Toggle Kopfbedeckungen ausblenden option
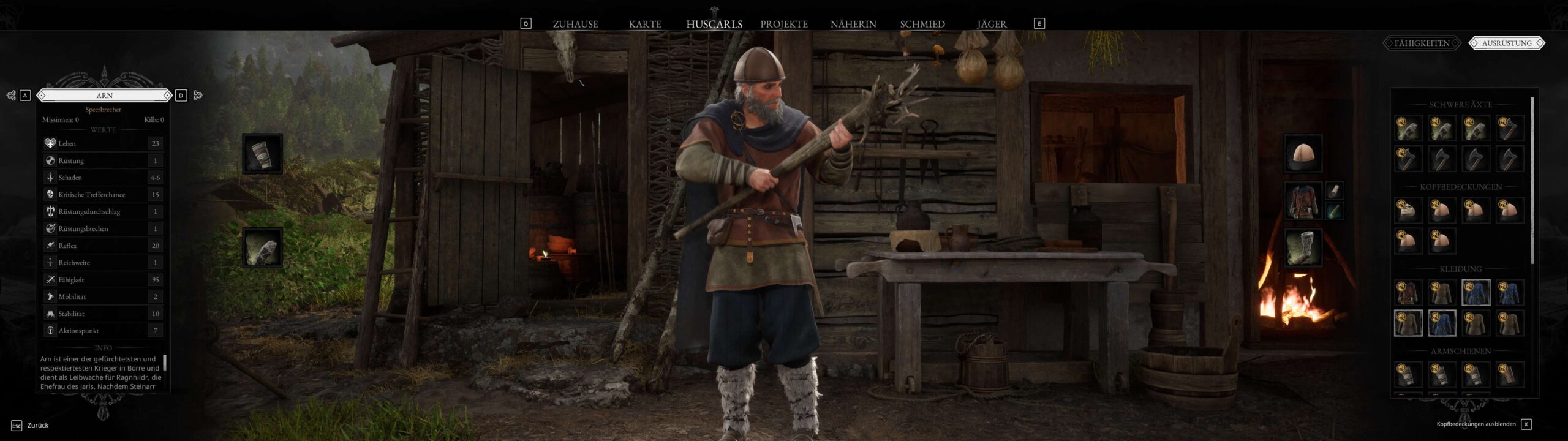This screenshot has width=1568, height=441. (x=1526, y=424)
